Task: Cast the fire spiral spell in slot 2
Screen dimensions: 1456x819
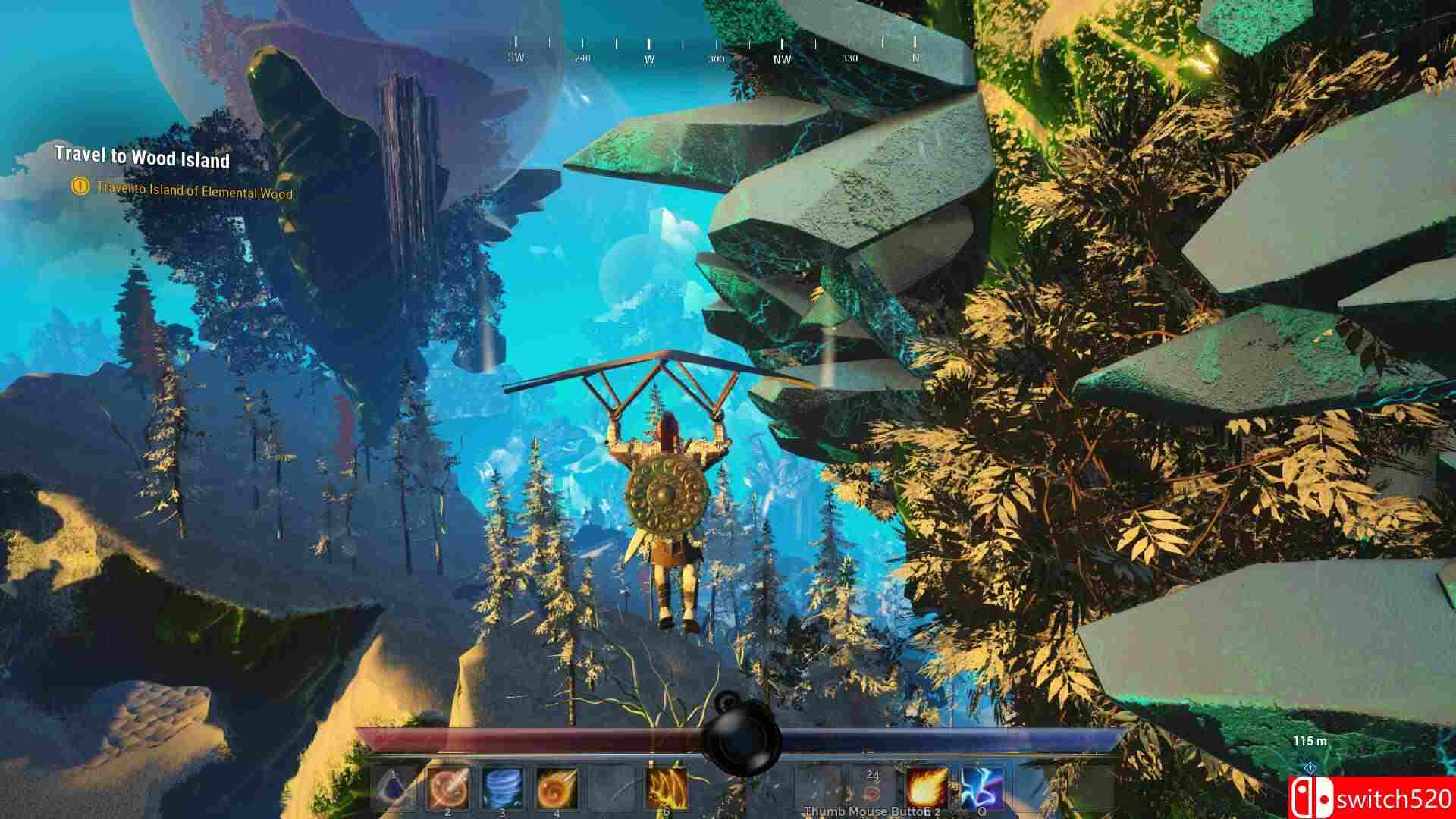Action: click(448, 789)
